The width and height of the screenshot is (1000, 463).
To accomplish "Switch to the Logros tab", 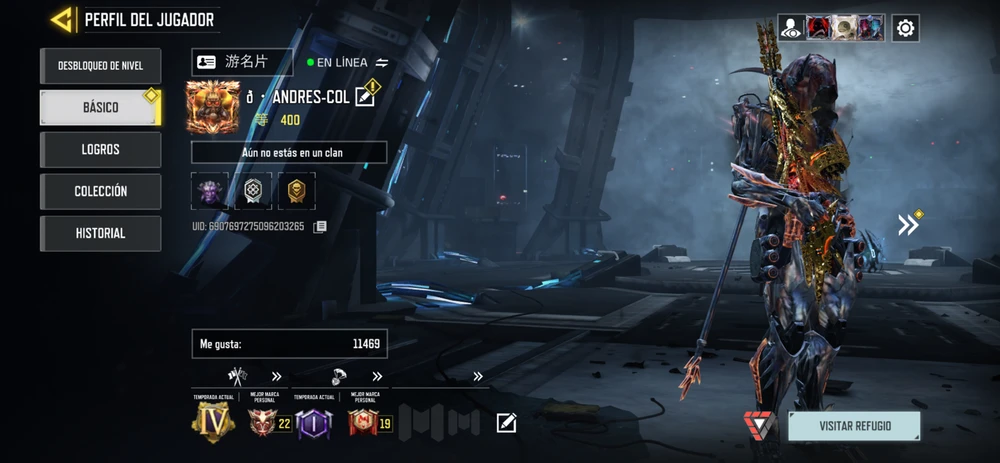I will 100,150.
